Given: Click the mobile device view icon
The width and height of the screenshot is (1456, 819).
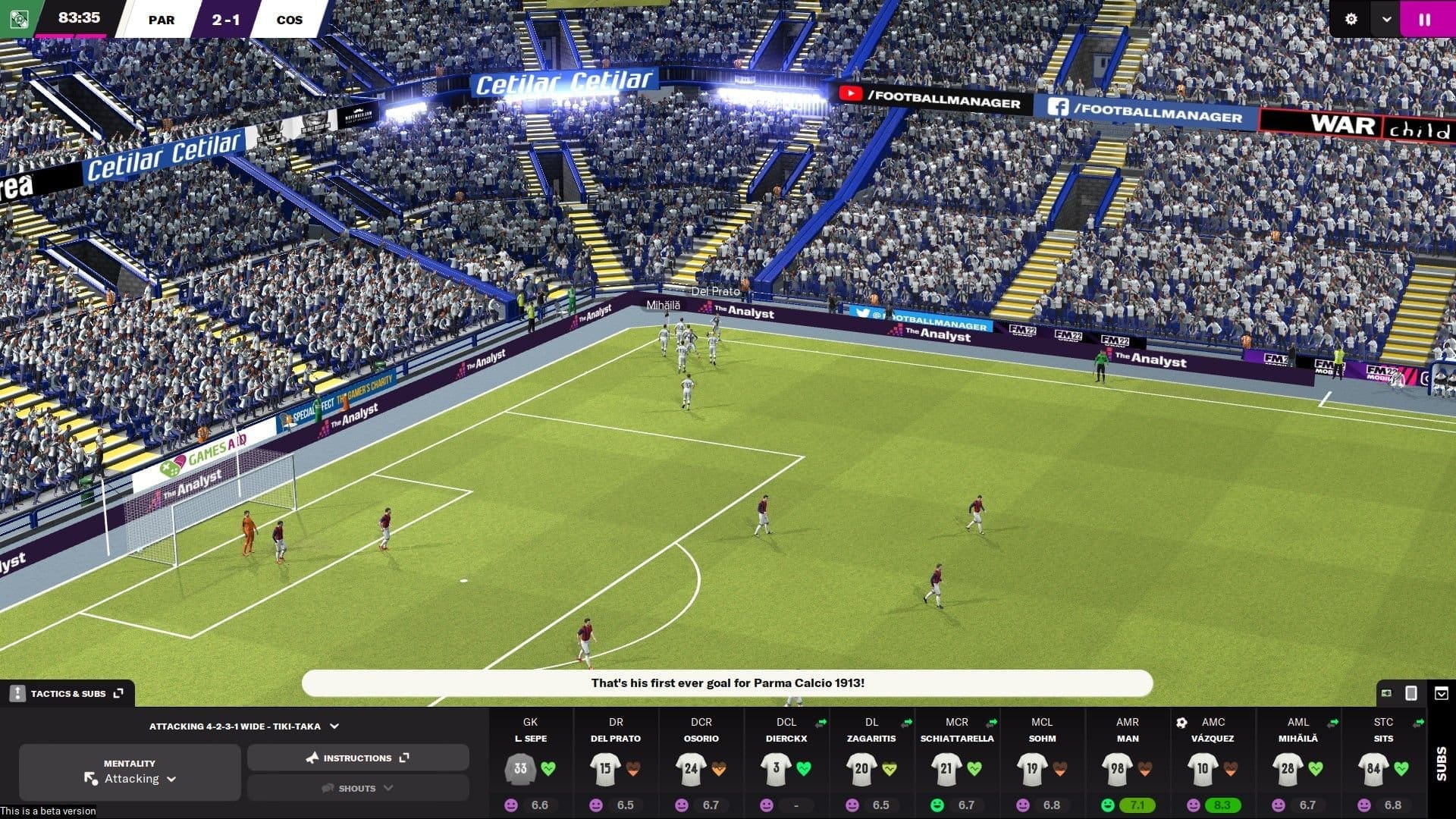Looking at the screenshot, I should pyautogui.click(x=1410, y=693).
